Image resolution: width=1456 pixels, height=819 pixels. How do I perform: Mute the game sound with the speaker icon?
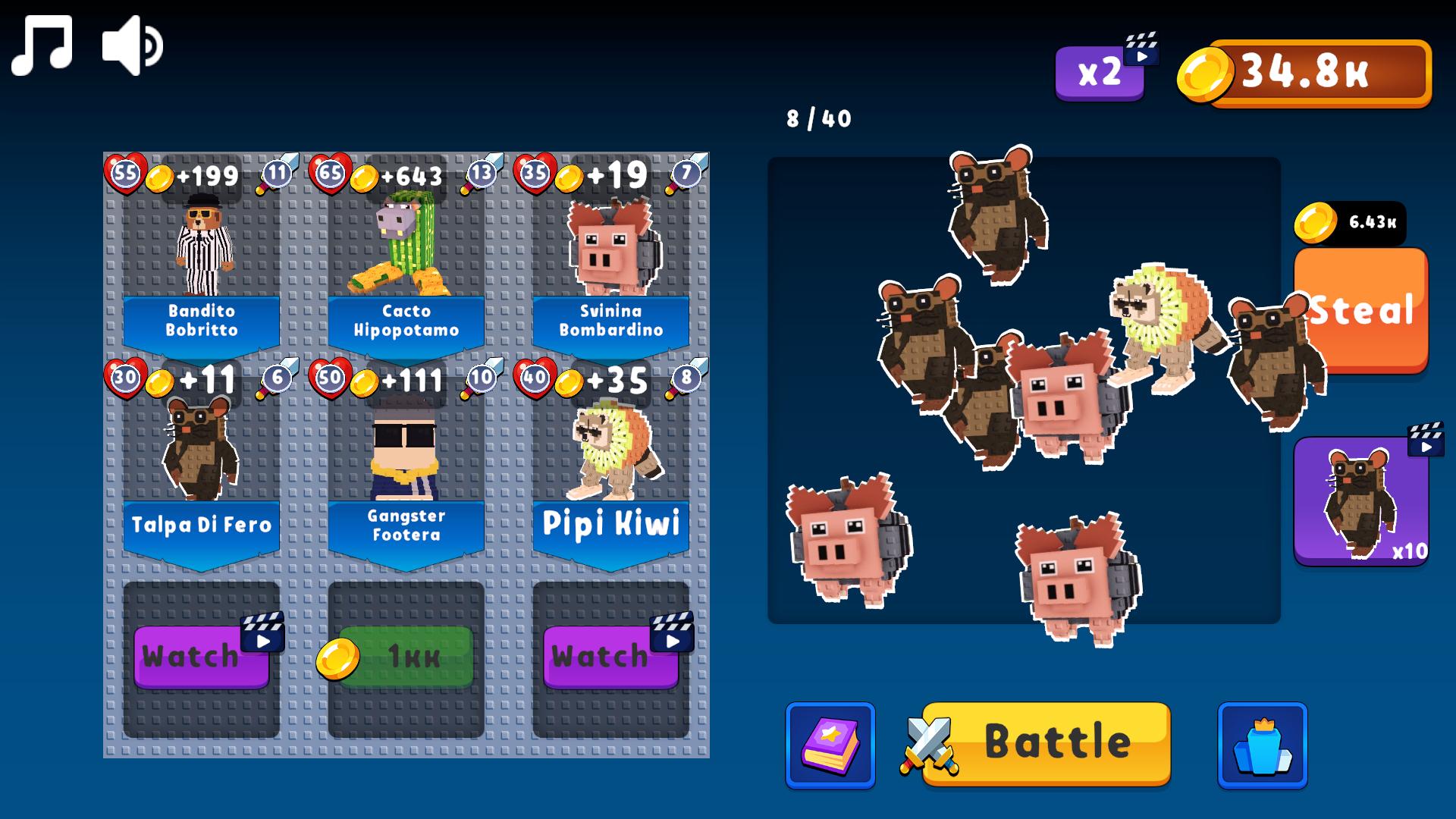[130, 44]
